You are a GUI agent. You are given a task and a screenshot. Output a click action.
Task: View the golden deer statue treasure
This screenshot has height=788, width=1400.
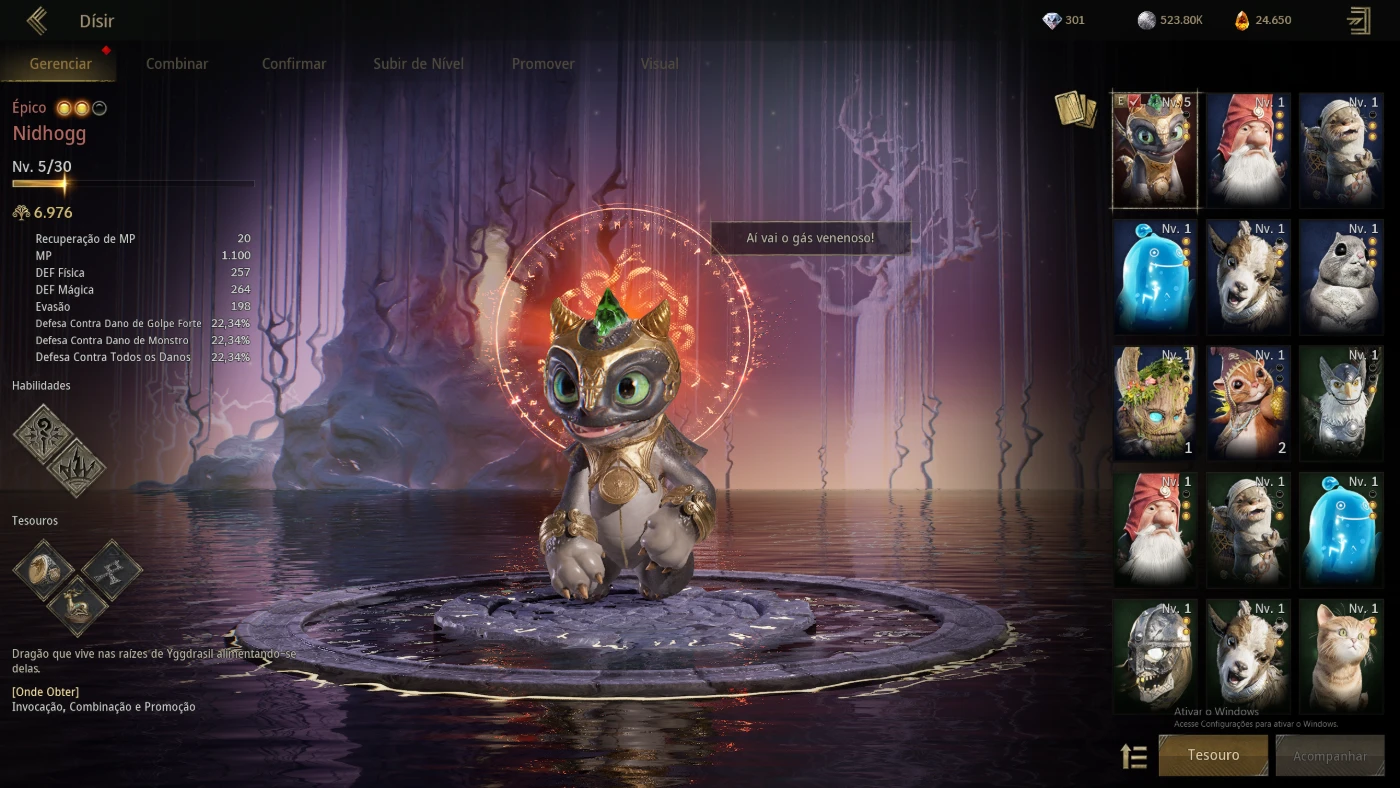pyautogui.click(x=77, y=605)
